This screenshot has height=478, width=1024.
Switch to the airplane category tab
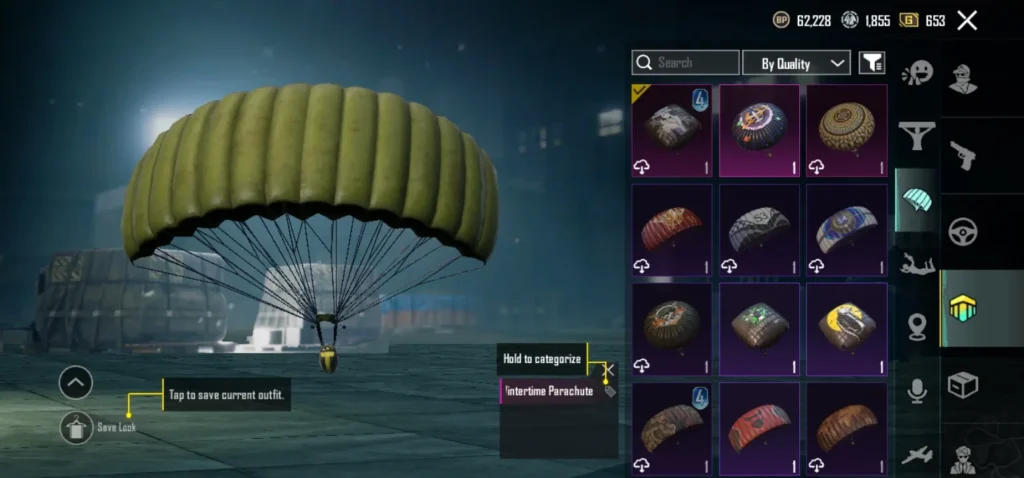[x=916, y=455]
